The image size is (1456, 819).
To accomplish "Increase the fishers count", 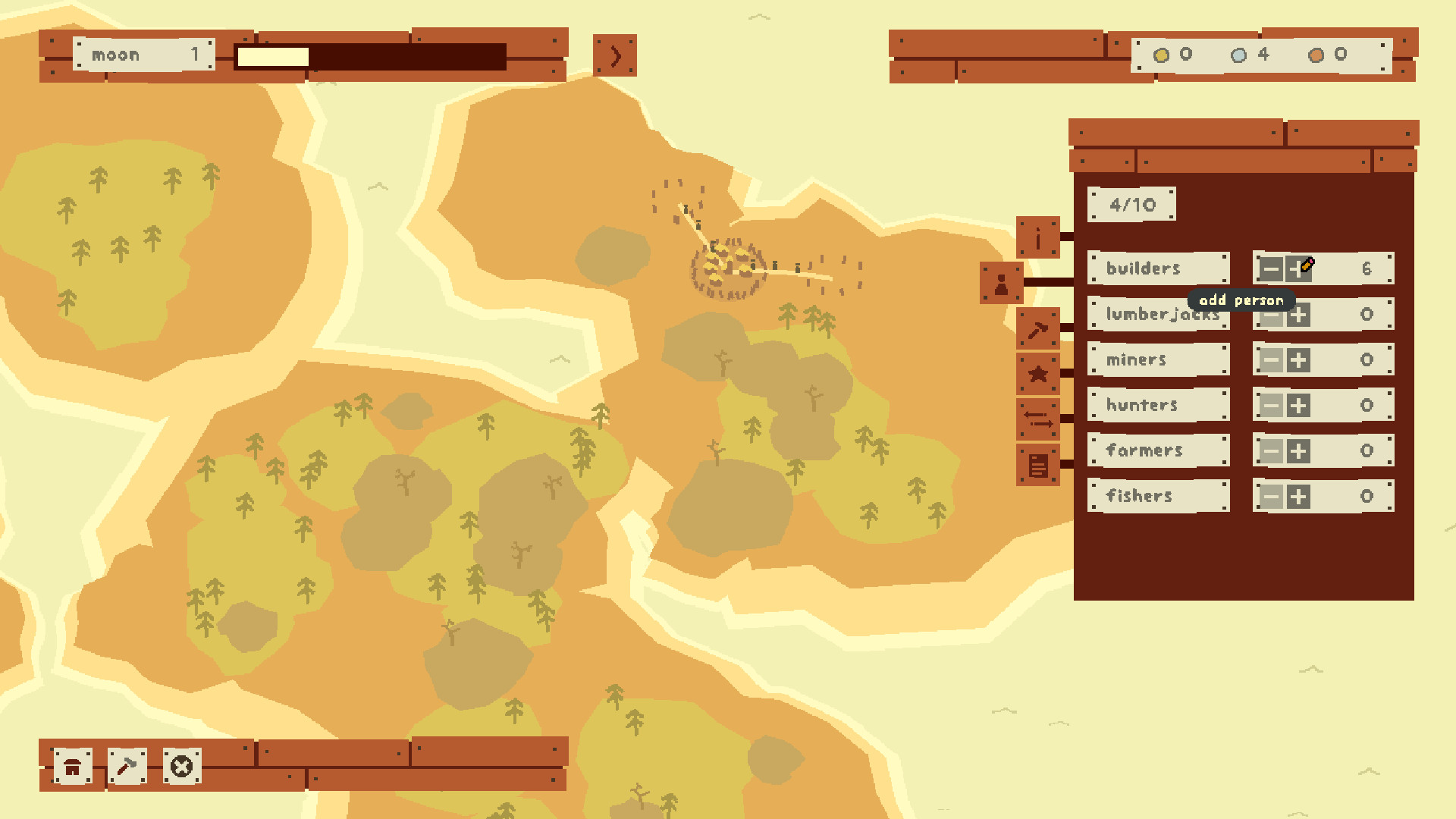I will click(x=1299, y=497).
